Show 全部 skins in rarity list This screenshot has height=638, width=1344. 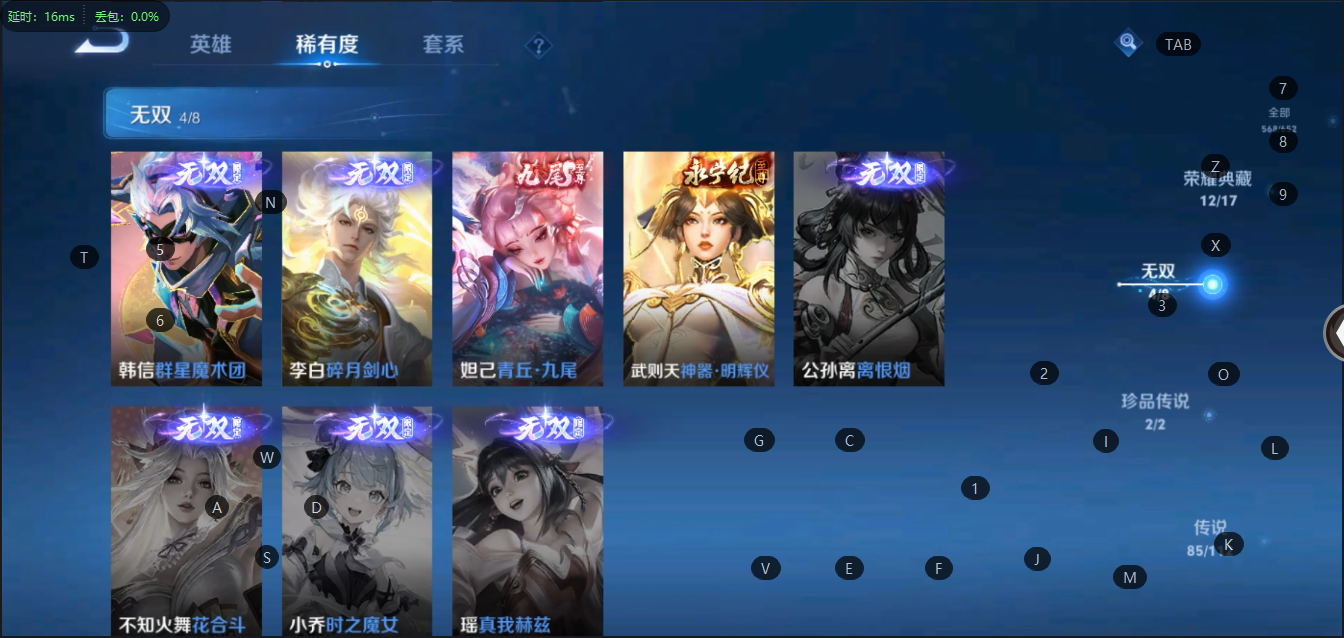tap(1279, 117)
